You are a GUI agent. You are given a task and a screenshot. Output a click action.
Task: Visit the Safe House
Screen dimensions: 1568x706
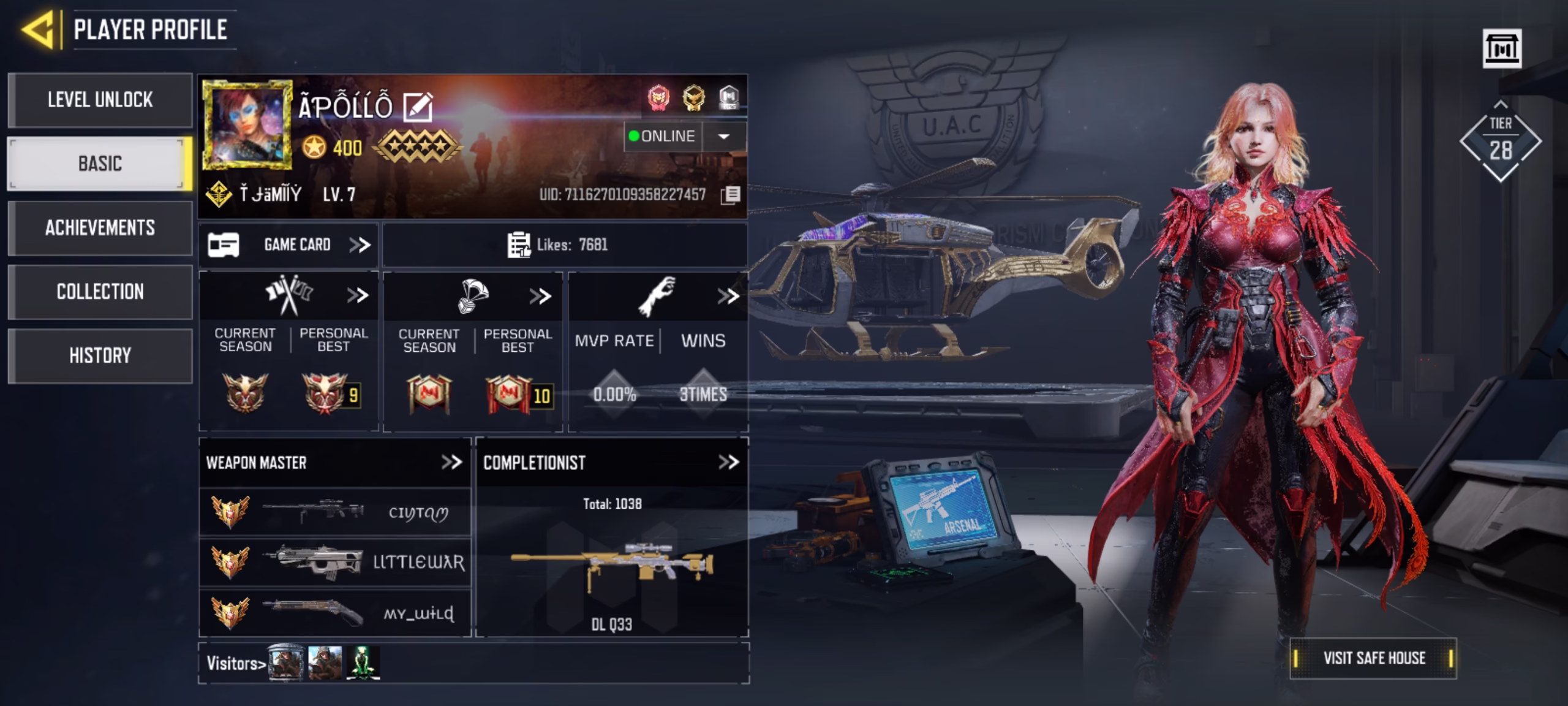1373,658
